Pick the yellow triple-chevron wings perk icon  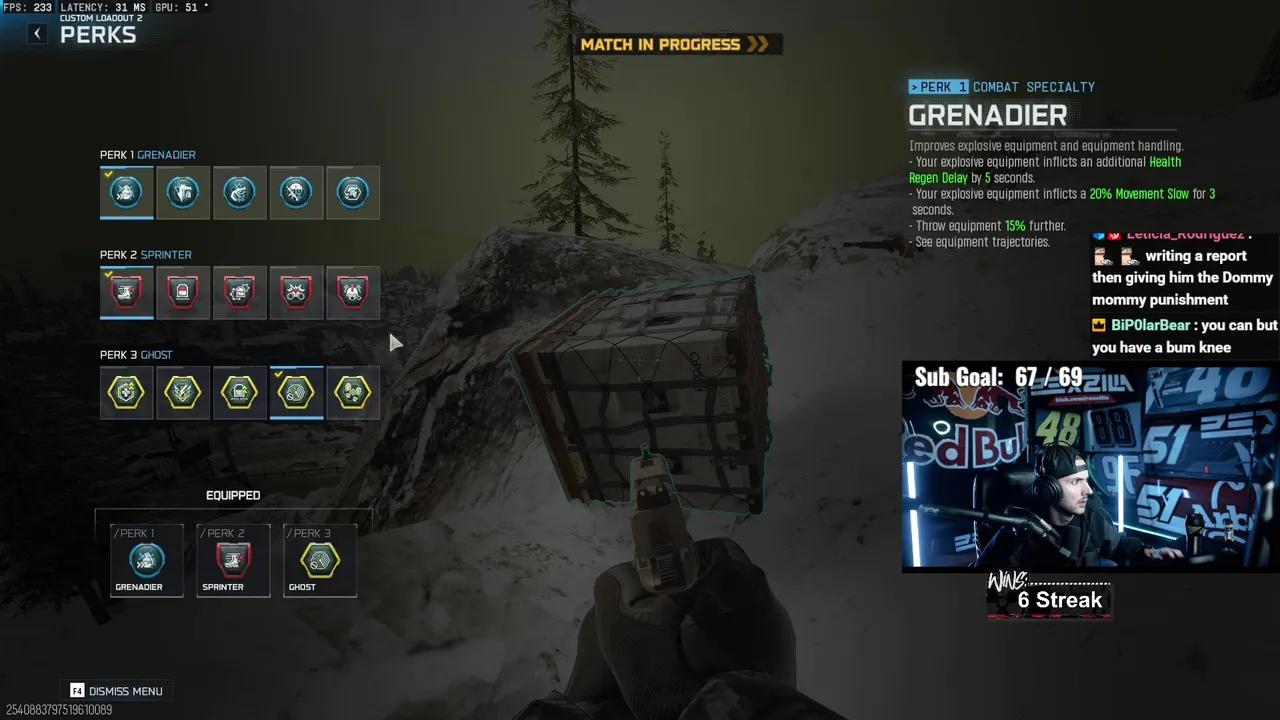pyautogui.click(x=183, y=392)
